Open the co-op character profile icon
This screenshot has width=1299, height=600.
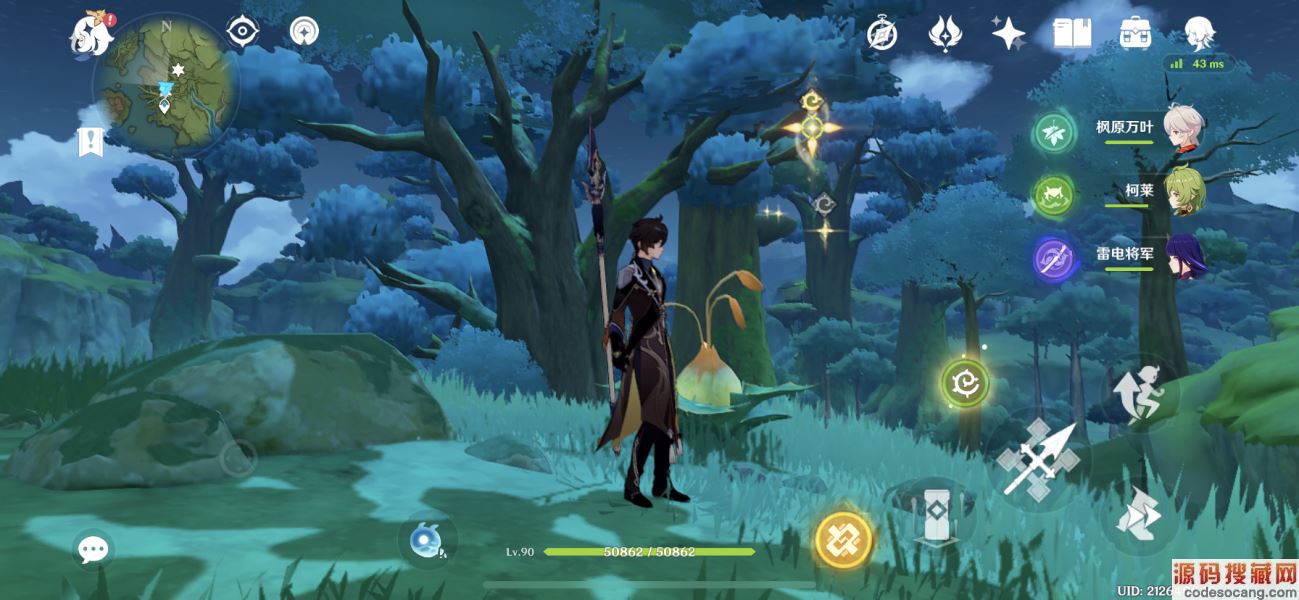1199,34
